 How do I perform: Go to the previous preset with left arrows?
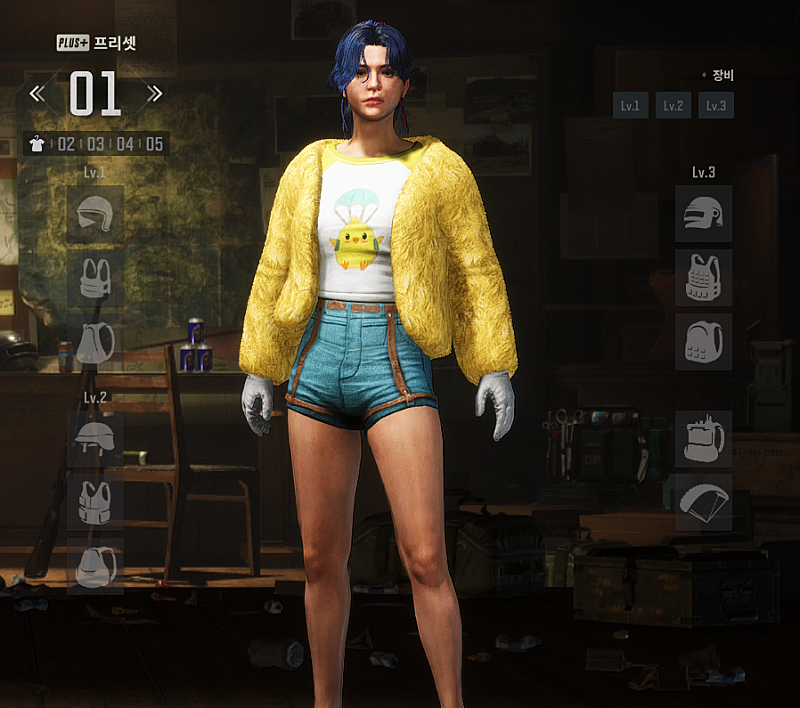(x=38, y=94)
